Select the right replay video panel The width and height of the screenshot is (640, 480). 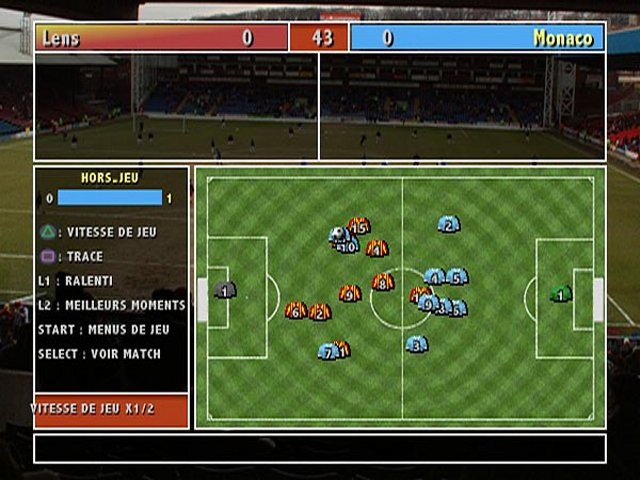coord(462,106)
